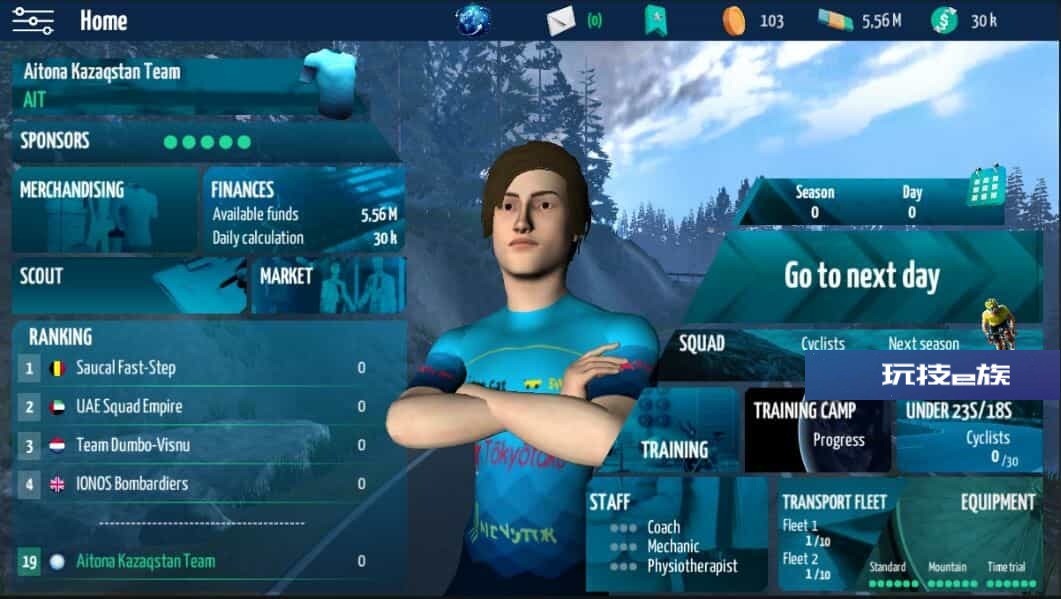Select Saucal Fast-Step ranking row
The width and height of the screenshot is (1061, 599).
click(x=210, y=368)
